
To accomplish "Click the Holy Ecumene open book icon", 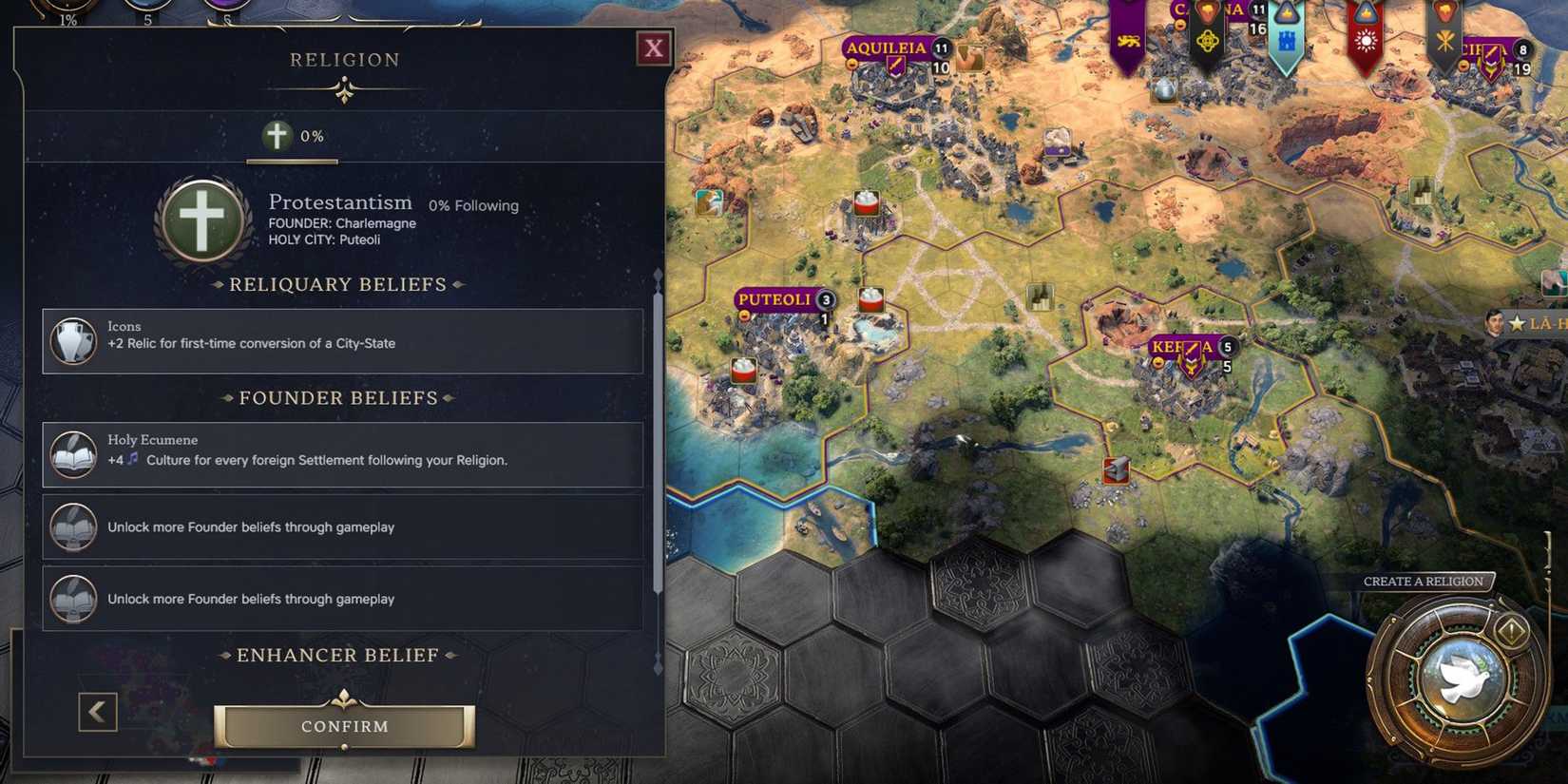I will [x=71, y=453].
